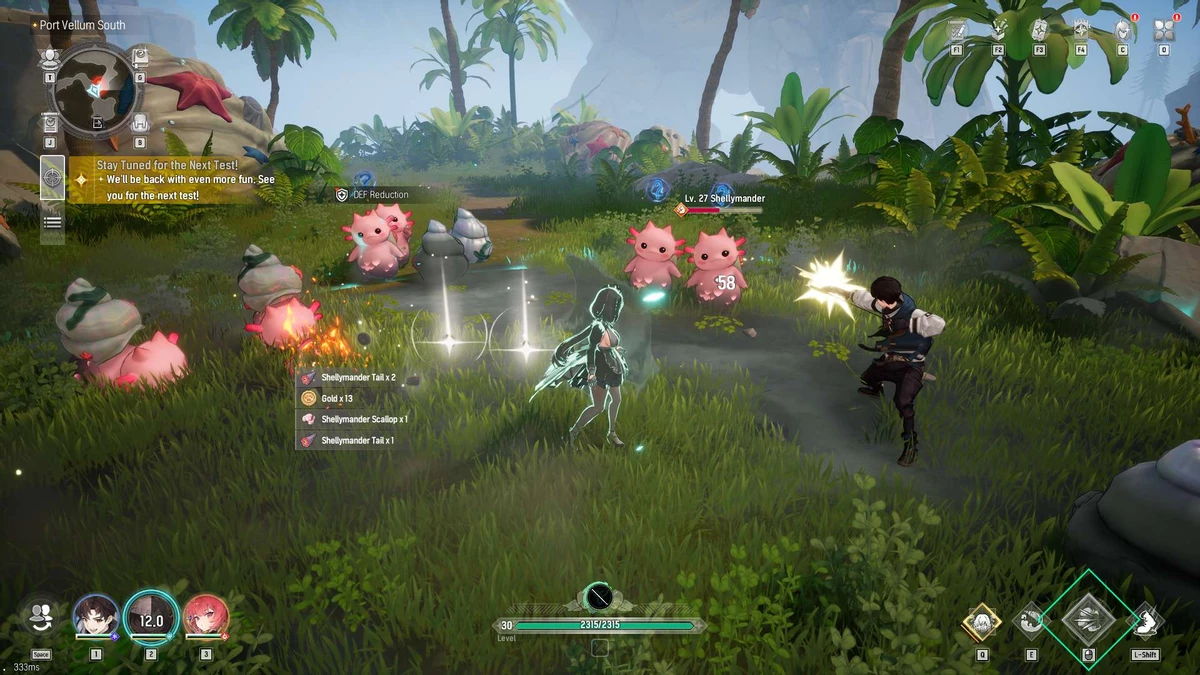Open the castle tower menu icon
This screenshot has width=1200, height=675.
coord(1081,30)
